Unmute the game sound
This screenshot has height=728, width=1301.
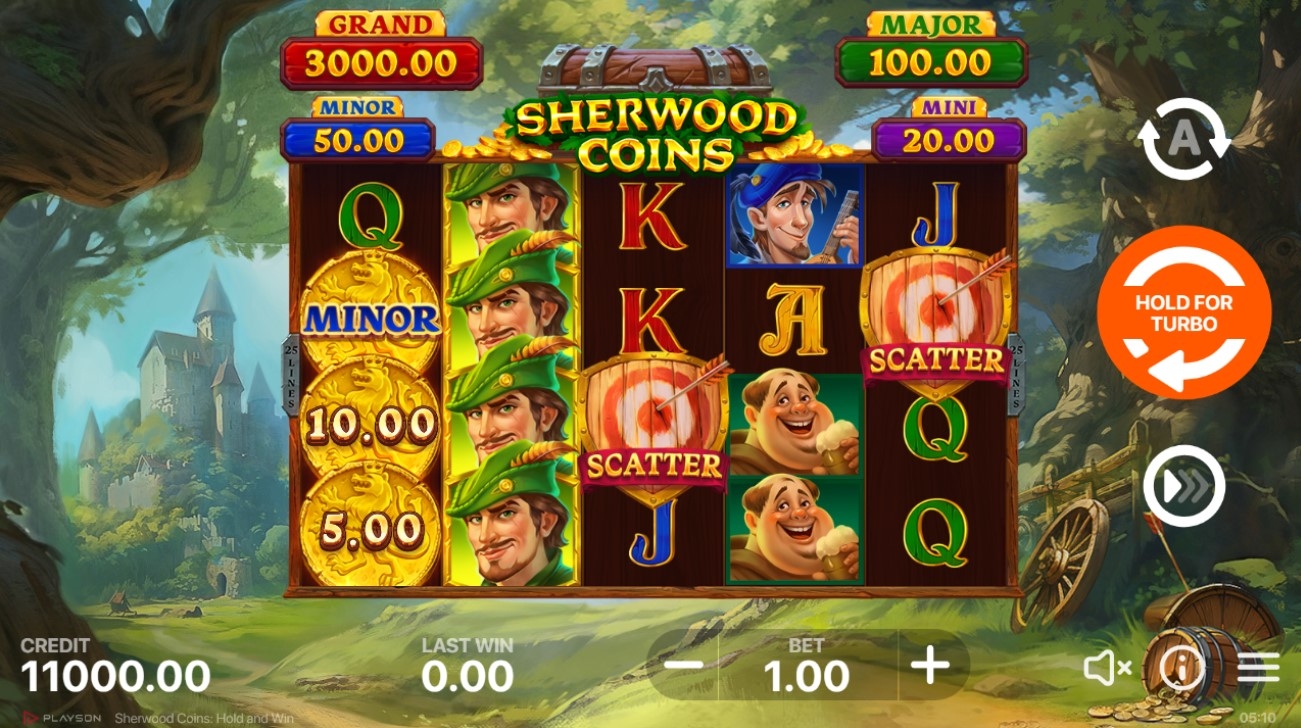point(1106,668)
